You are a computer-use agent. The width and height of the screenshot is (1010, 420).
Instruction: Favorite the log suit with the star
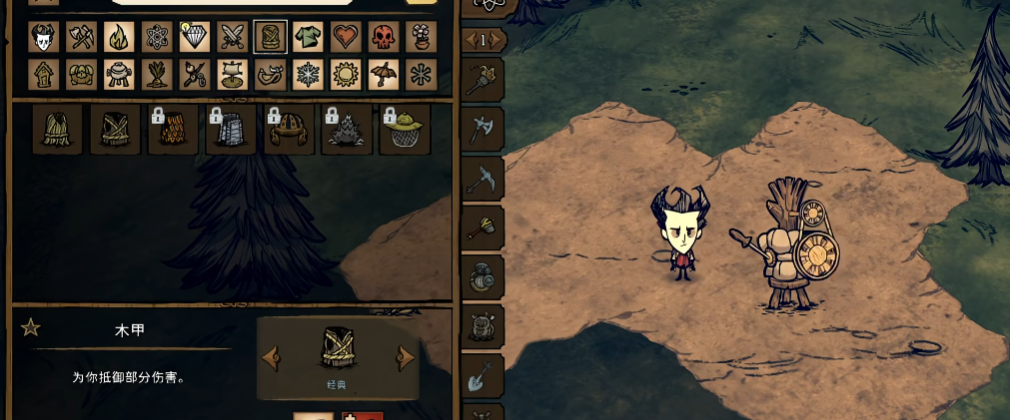click(30, 327)
